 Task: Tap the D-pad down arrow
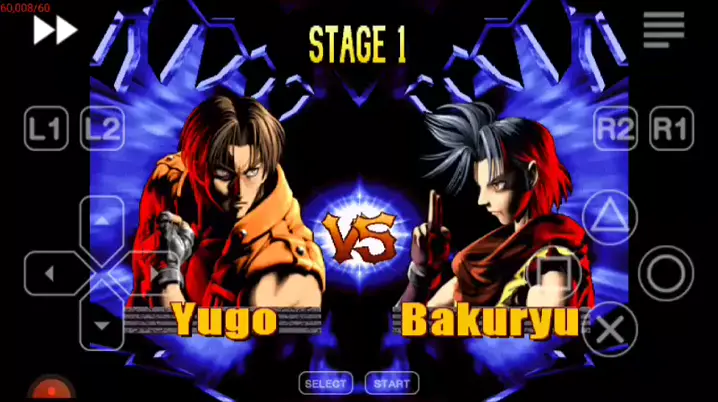tap(101, 325)
